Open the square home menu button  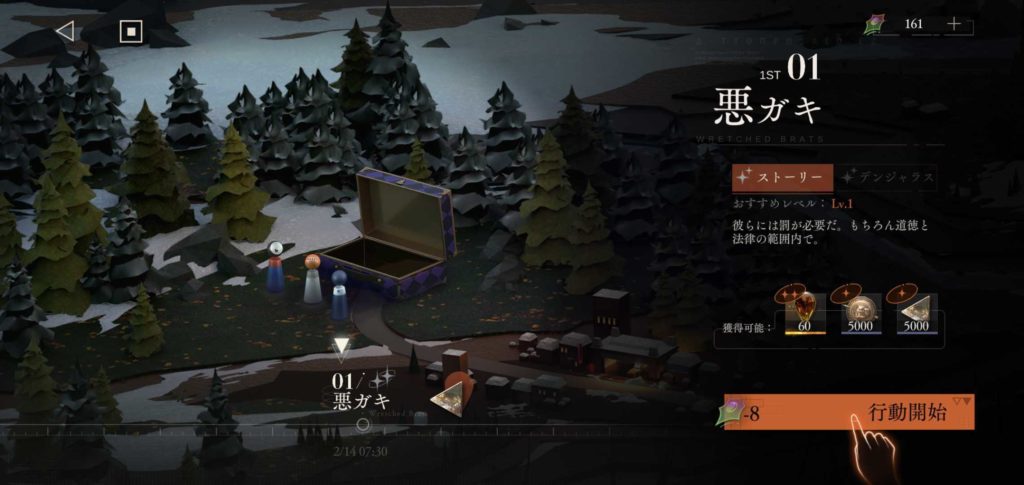(131, 31)
